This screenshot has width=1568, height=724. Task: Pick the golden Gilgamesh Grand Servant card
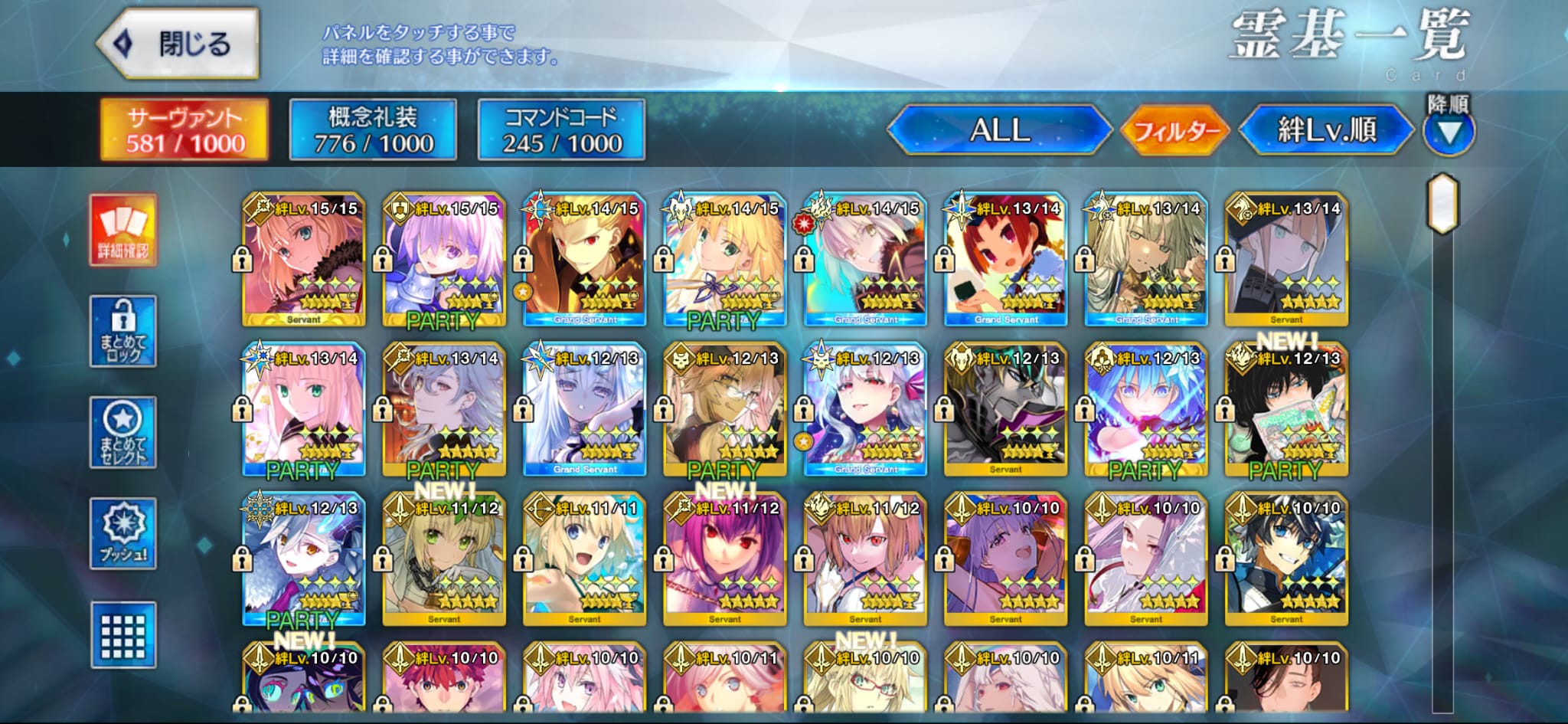585,260
